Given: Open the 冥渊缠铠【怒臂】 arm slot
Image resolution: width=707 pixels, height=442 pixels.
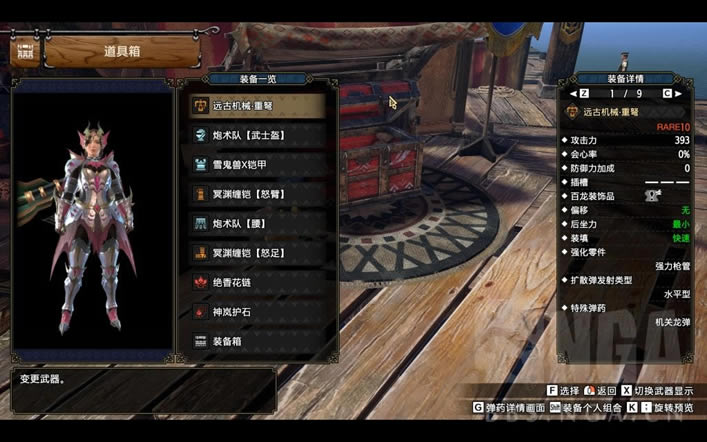Looking at the screenshot, I should pyautogui.click(x=256, y=194).
